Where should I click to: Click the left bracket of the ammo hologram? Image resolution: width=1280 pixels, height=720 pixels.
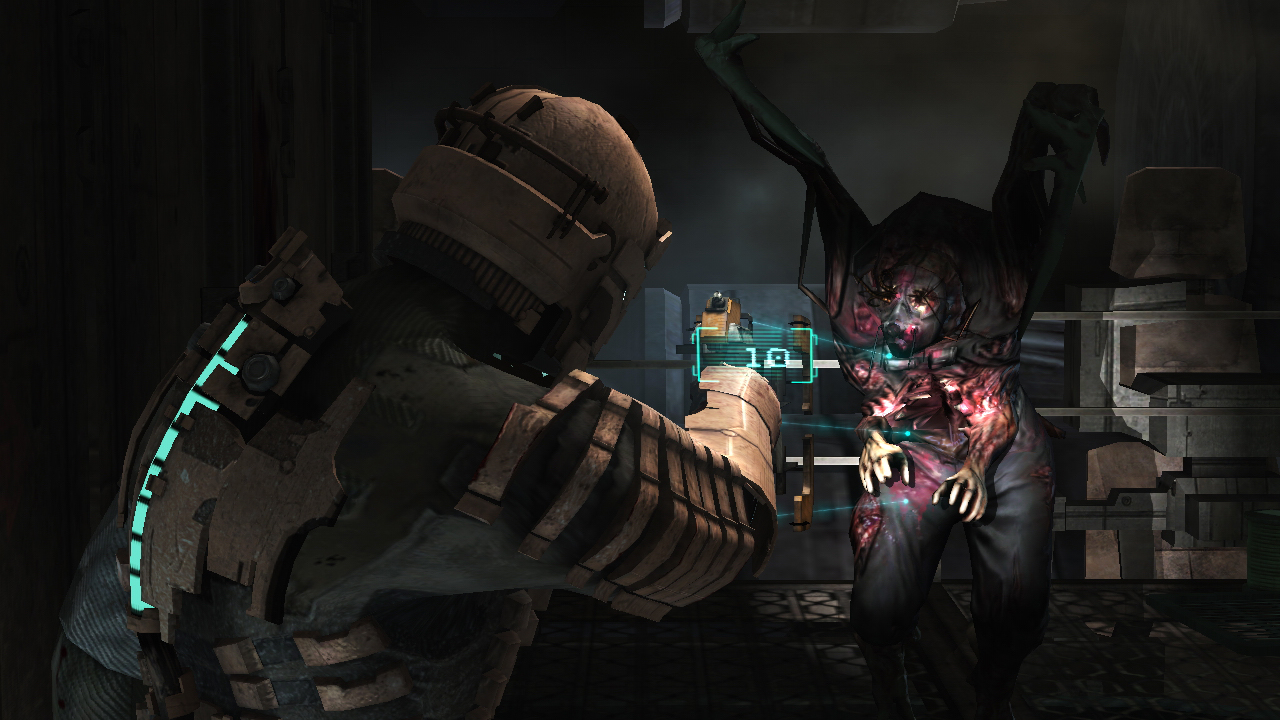699,355
